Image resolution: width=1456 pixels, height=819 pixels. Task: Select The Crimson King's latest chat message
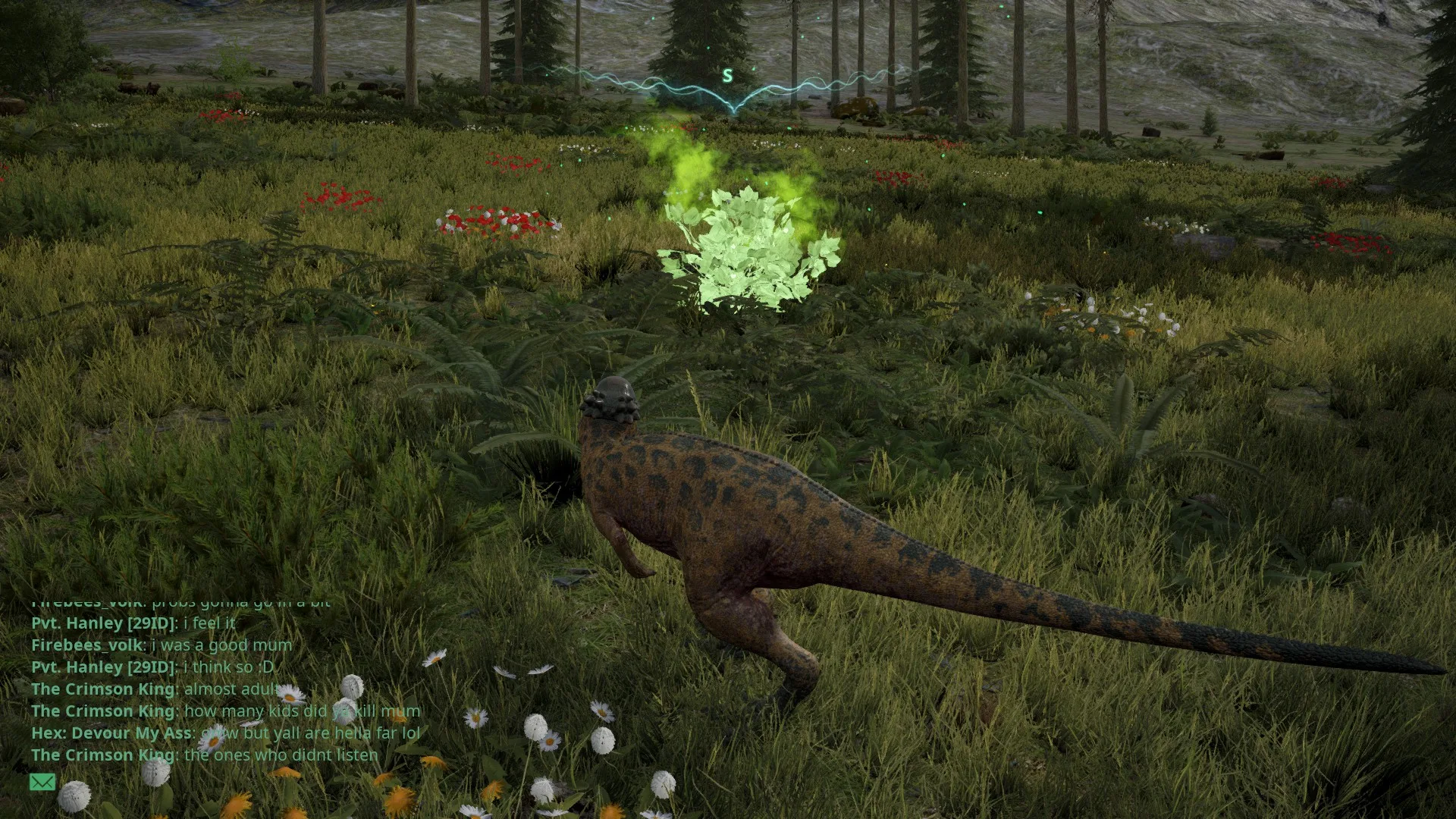coord(205,755)
